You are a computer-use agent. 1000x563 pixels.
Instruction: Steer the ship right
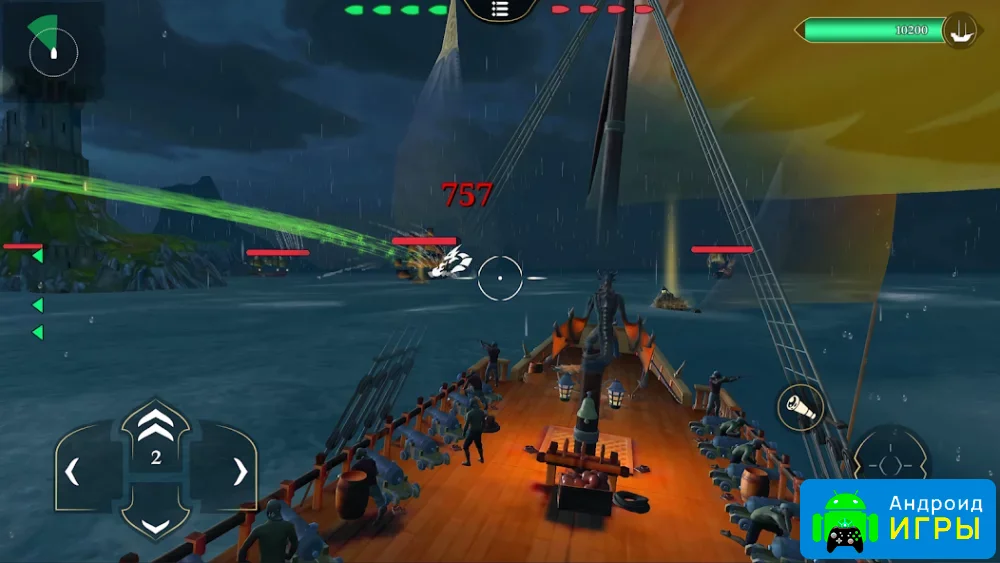point(238,470)
